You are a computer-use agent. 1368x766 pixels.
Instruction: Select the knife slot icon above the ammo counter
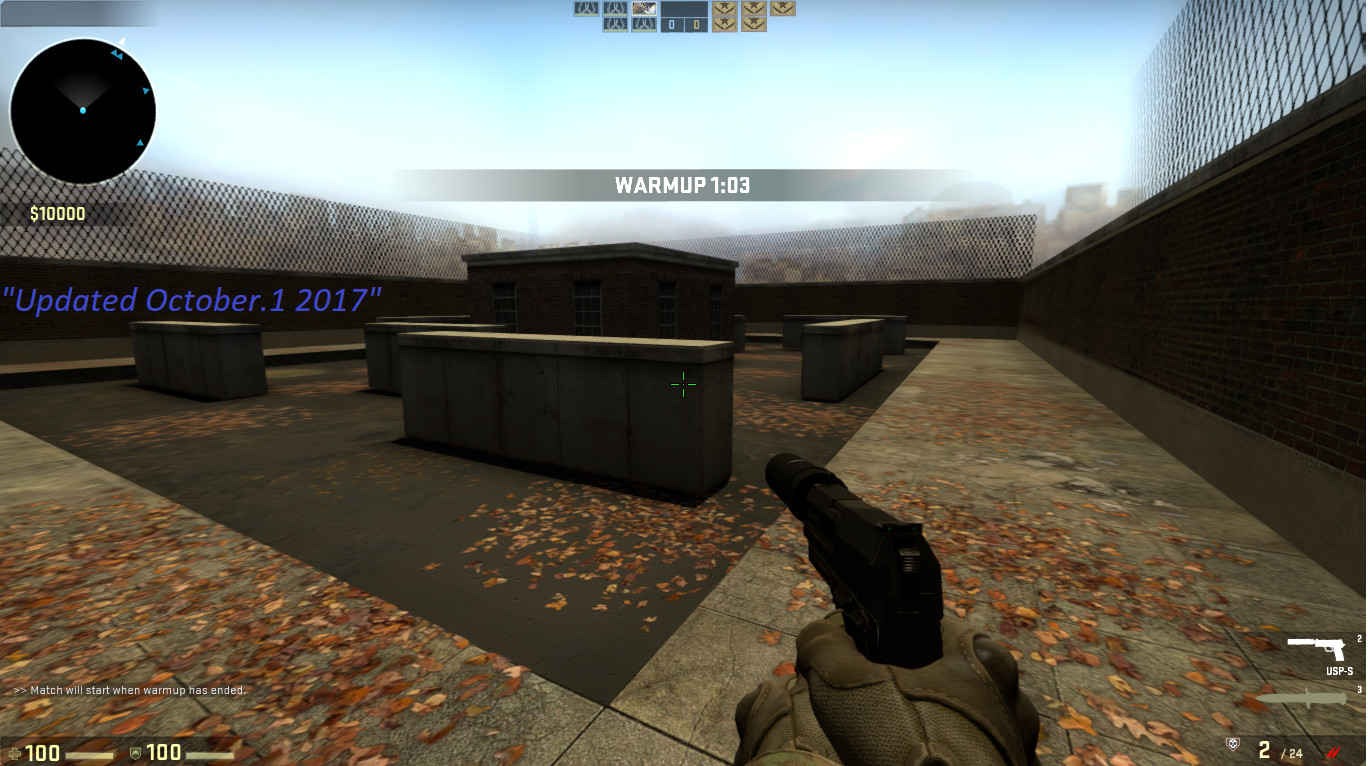(x=1301, y=698)
